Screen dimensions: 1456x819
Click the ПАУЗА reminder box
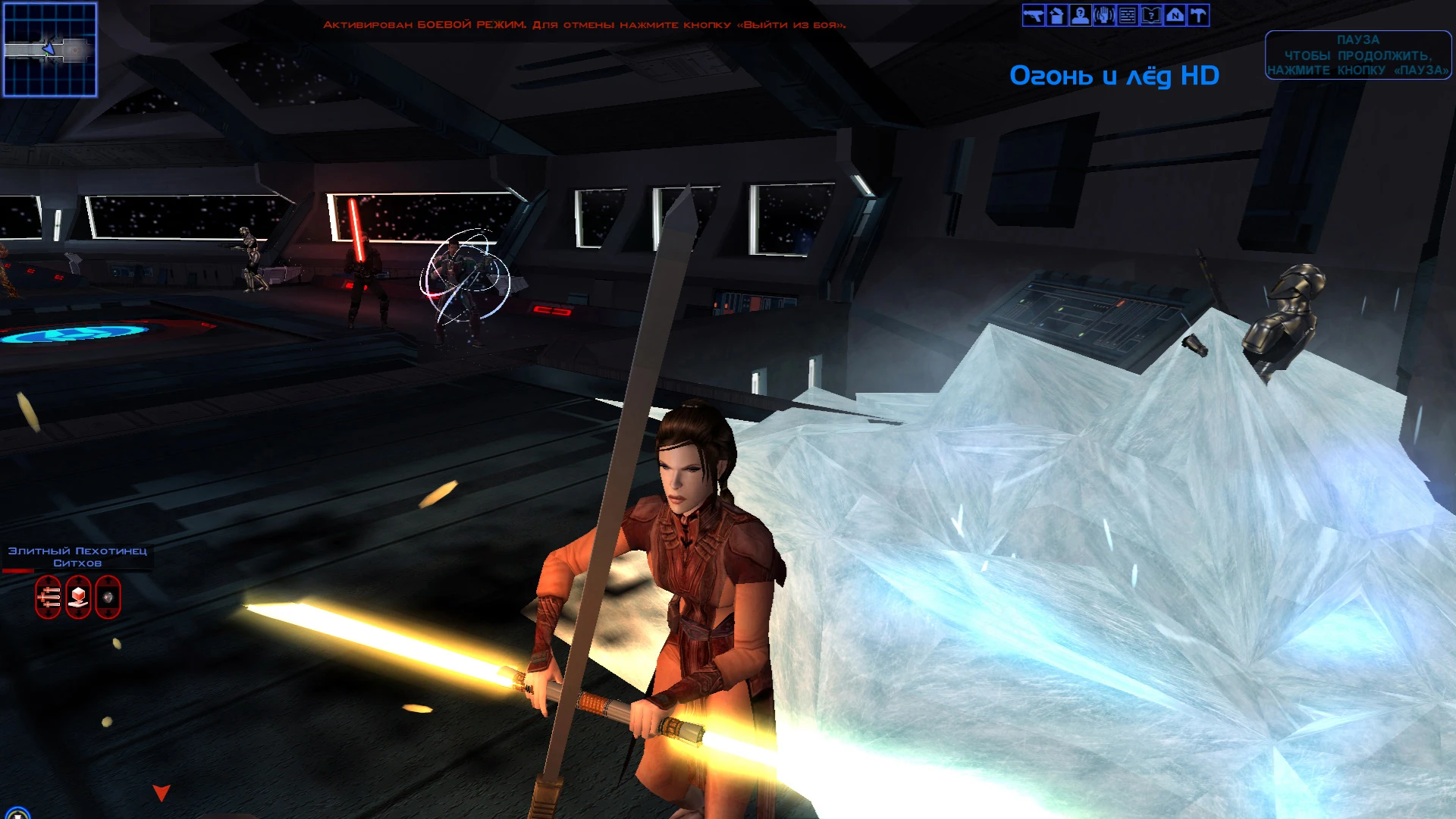(x=1358, y=55)
